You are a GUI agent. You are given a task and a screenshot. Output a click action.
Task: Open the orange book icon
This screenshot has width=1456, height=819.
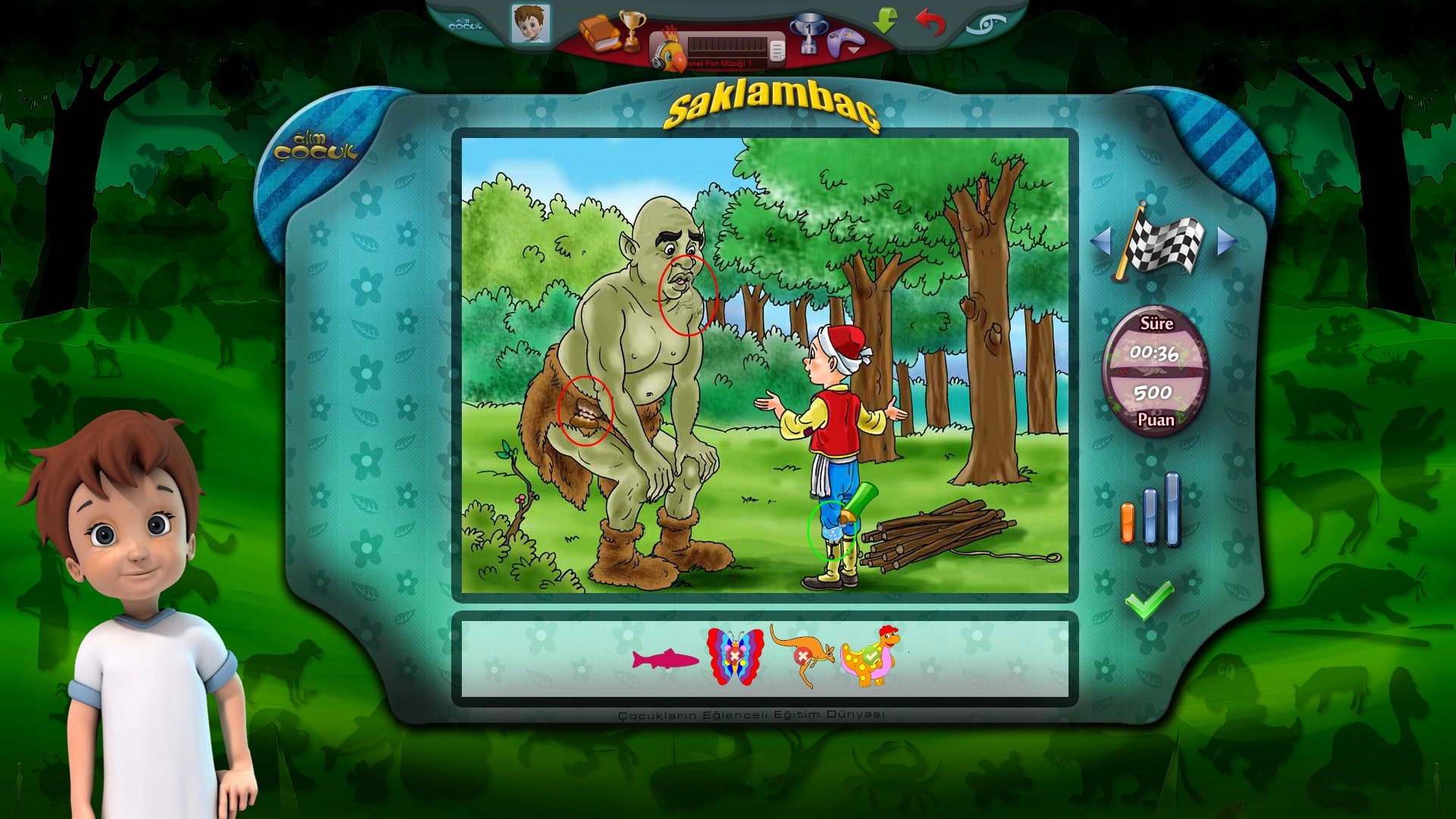coord(598,33)
